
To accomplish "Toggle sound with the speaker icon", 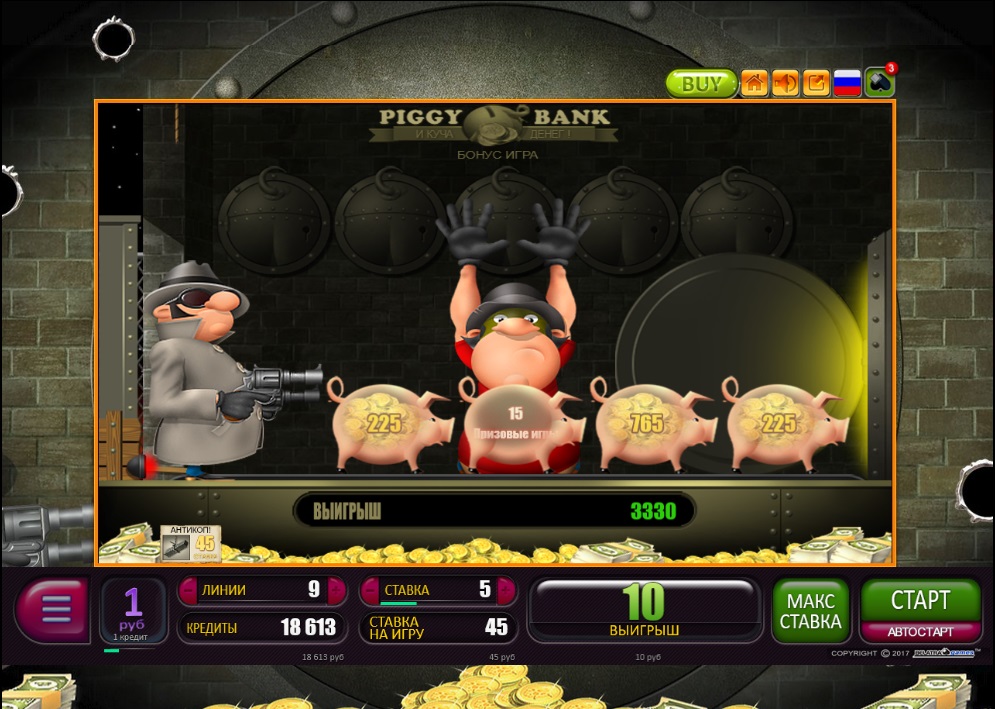I will 785,83.
